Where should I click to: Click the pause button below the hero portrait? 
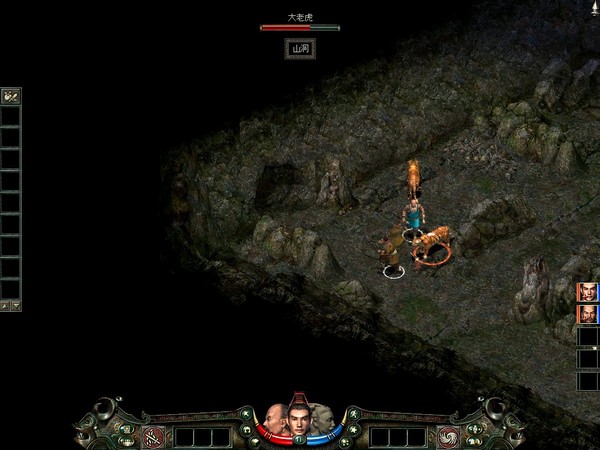(298, 439)
